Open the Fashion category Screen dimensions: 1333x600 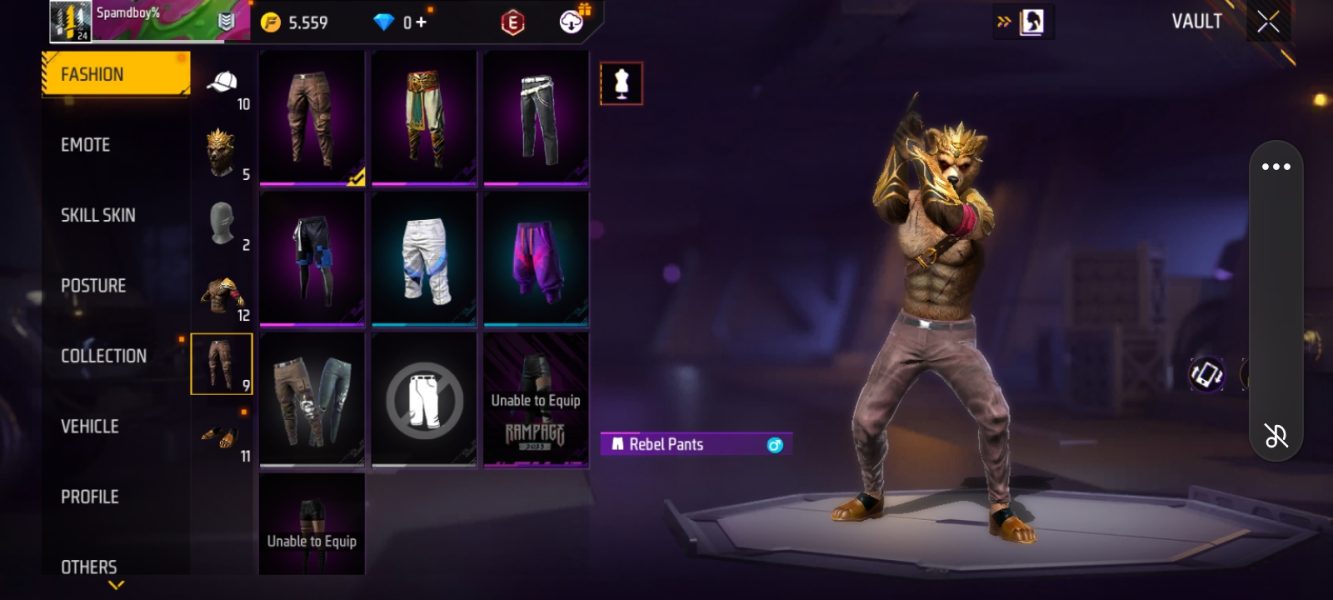click(114, 75)
